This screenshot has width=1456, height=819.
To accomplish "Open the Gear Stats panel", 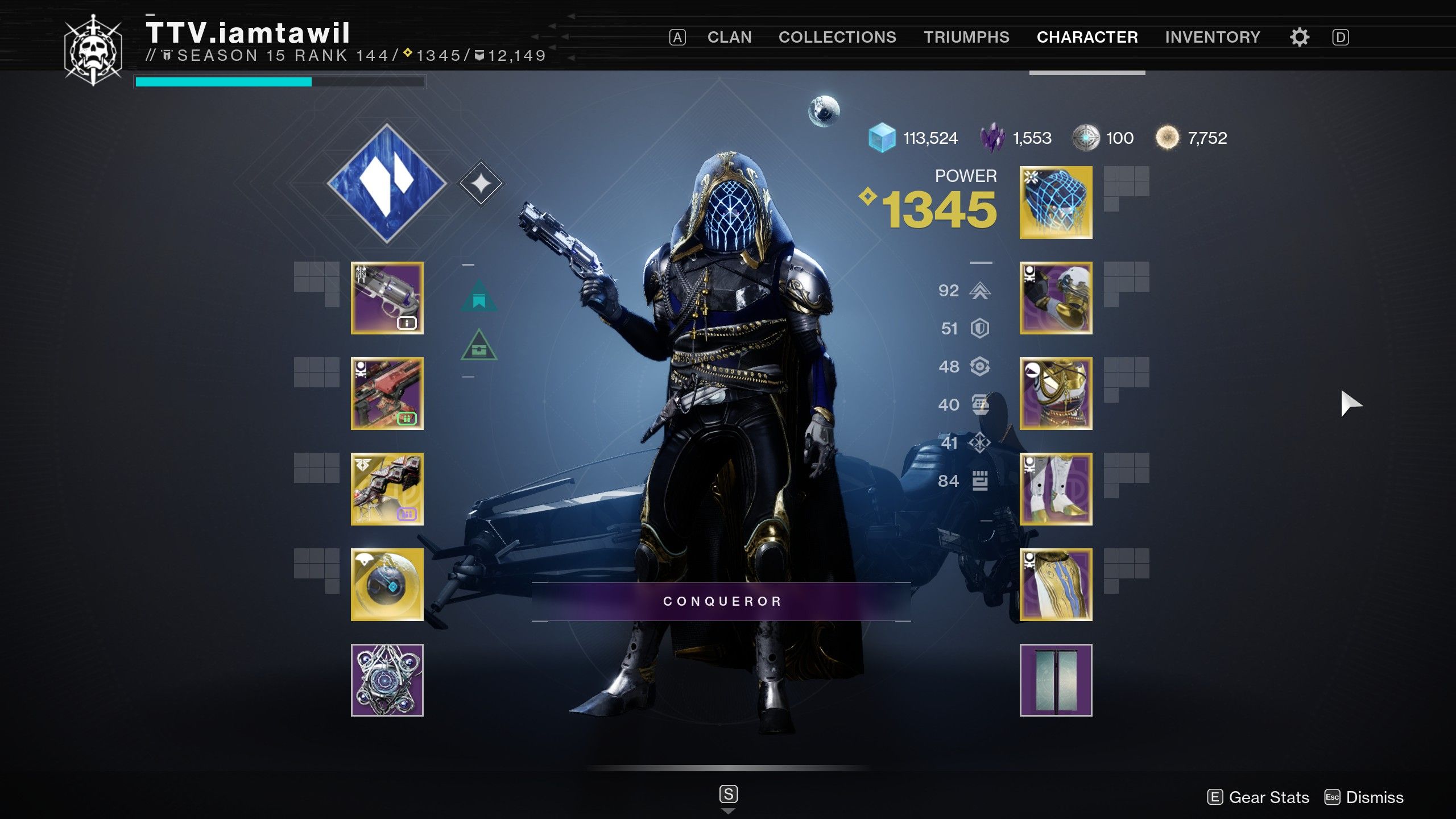I will click(x=1268, y=797).
